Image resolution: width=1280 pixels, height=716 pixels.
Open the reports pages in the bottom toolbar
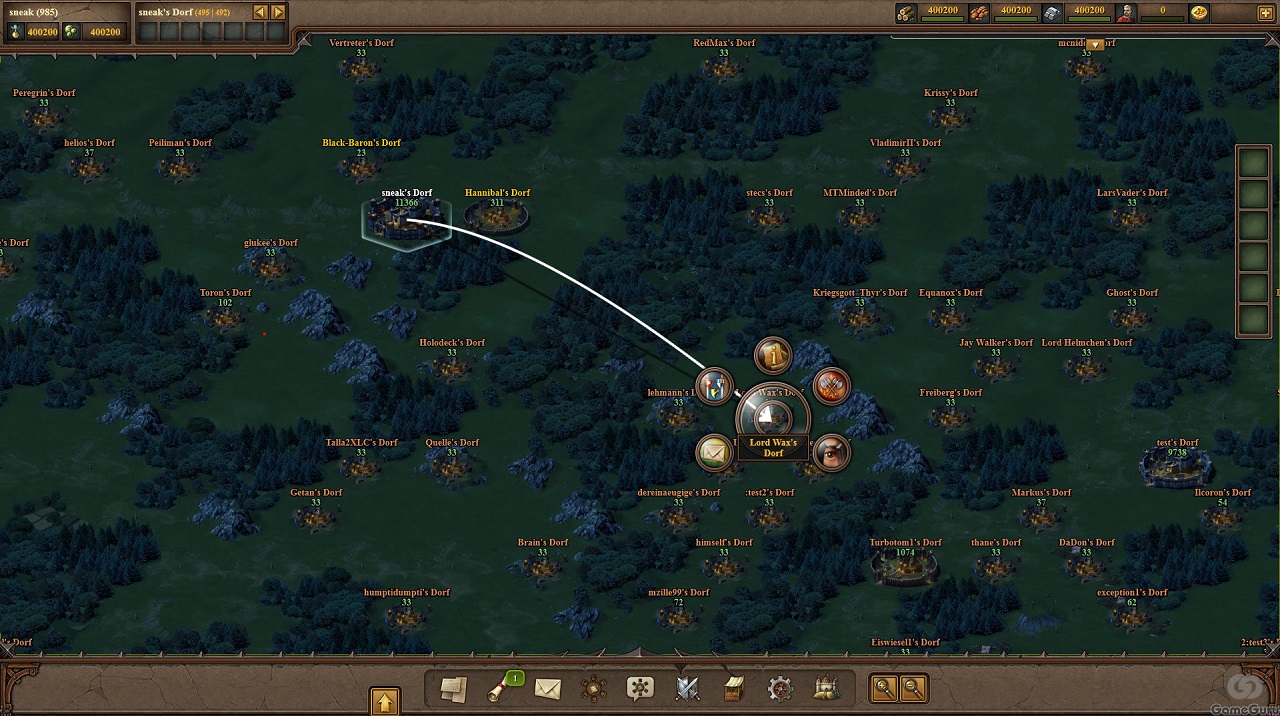click(454, 688)
